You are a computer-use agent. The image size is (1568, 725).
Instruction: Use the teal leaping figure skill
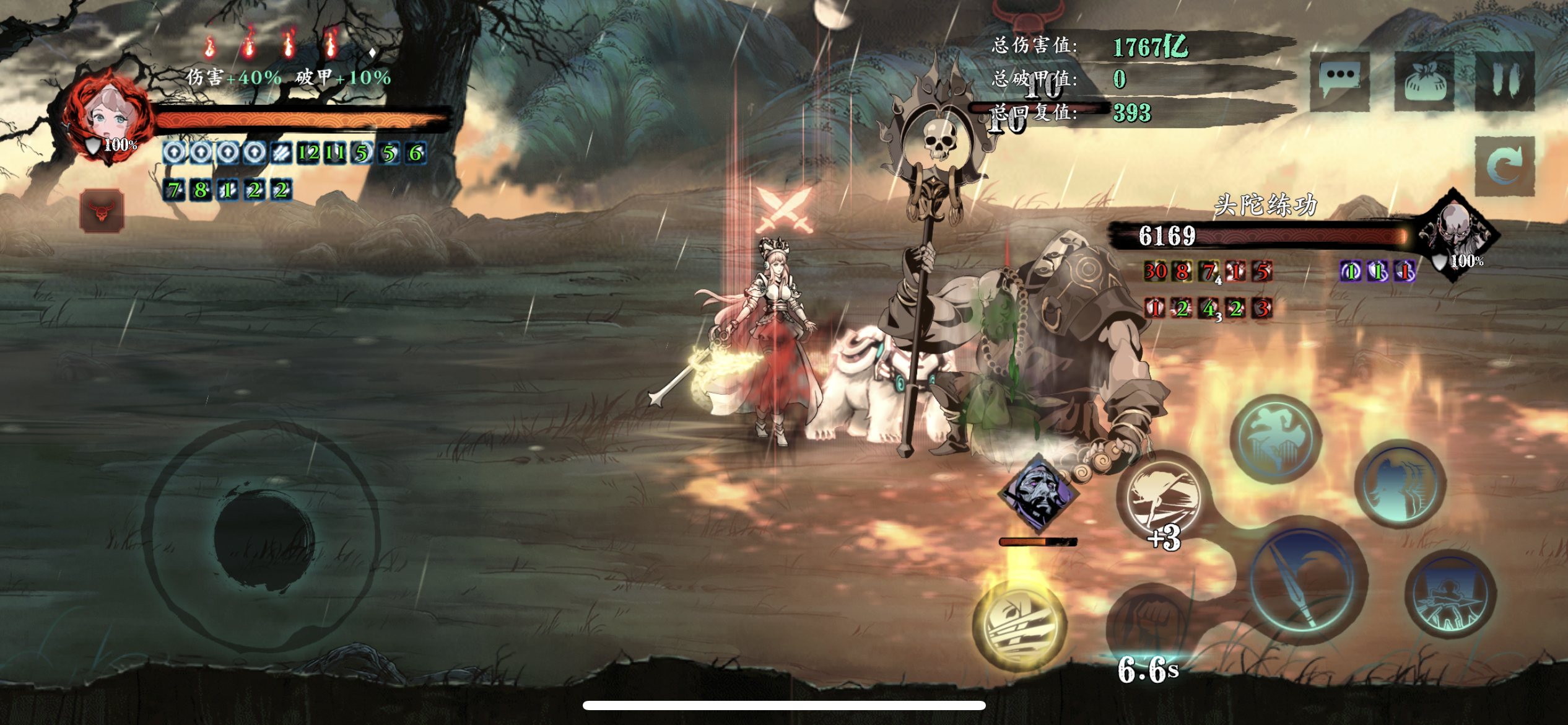pos(1276,439)
